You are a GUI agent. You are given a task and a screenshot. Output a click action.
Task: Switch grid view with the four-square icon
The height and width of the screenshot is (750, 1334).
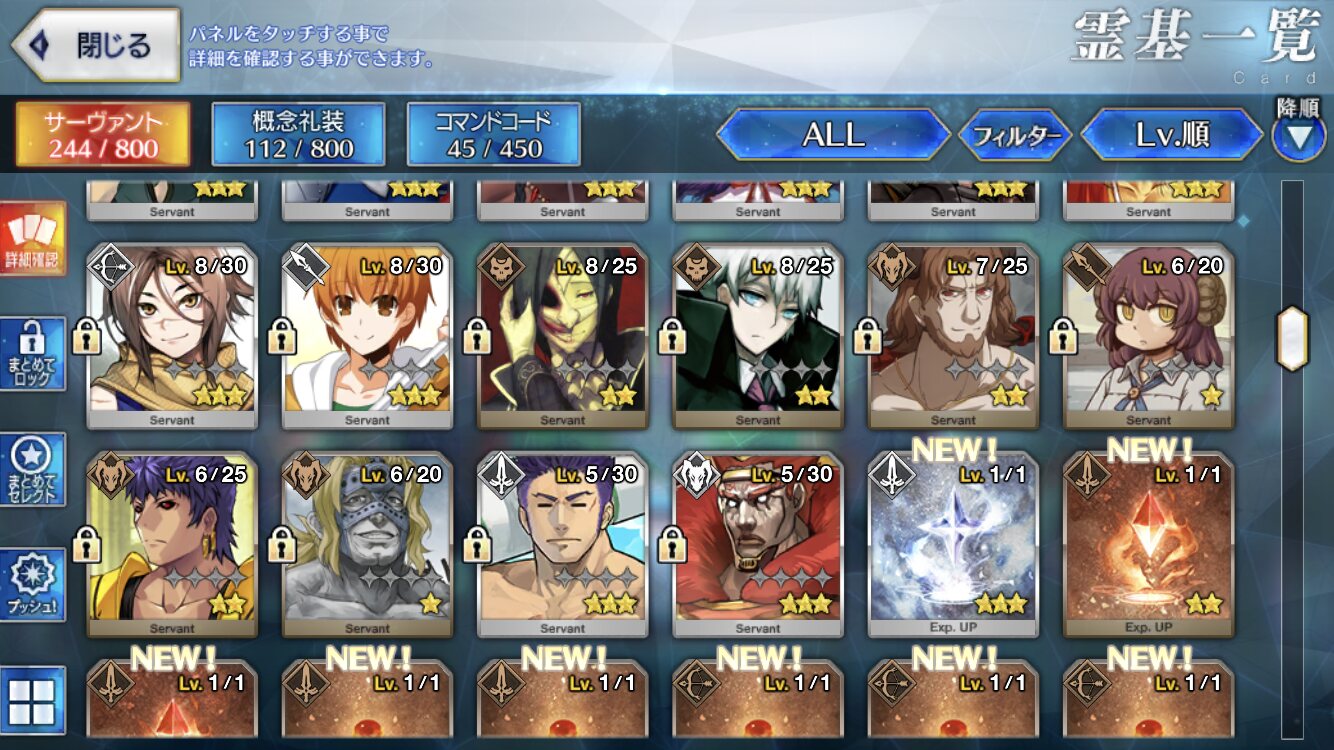pos(32,700)
